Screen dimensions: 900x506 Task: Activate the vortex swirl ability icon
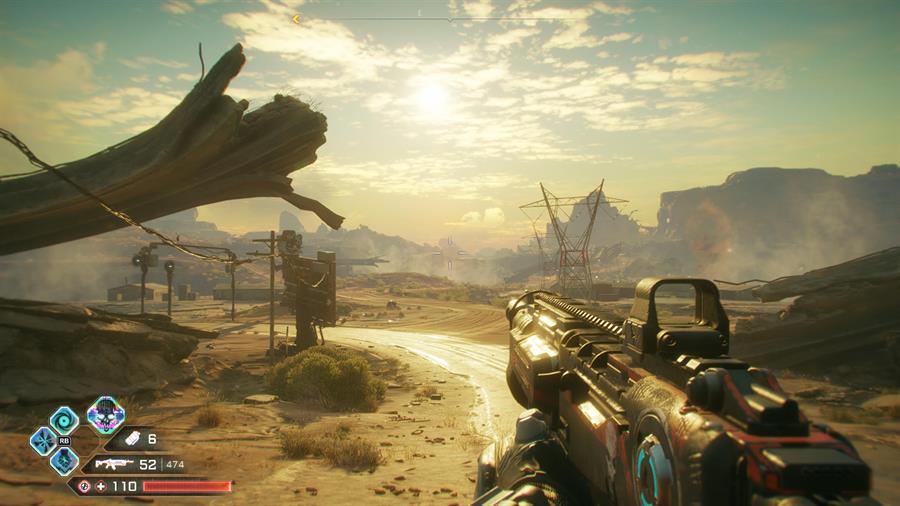(64, 419)
